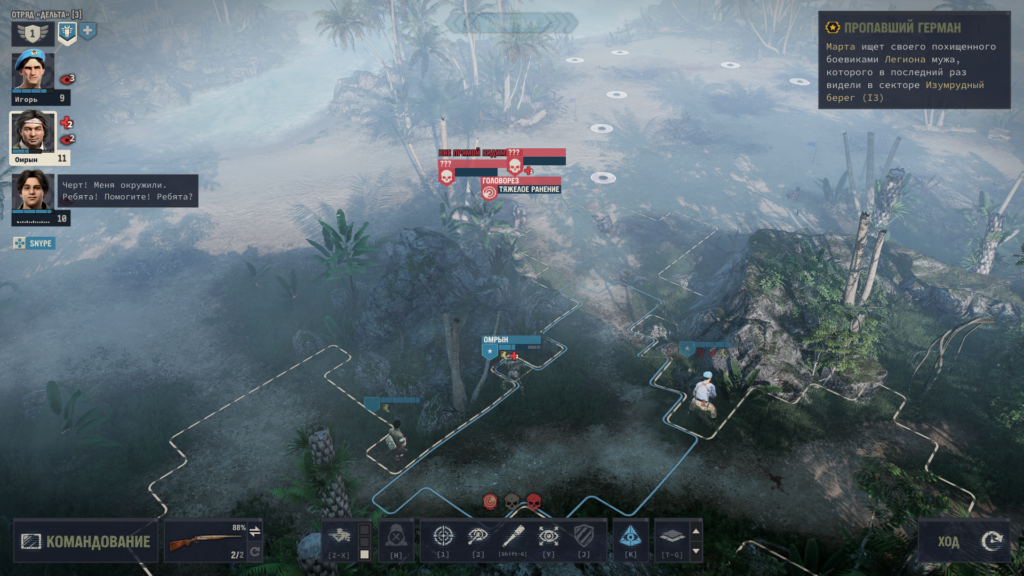Activate the crosshair single shot attack
The width and height of the screenshot is (1024, 576).
coord(443,537)
